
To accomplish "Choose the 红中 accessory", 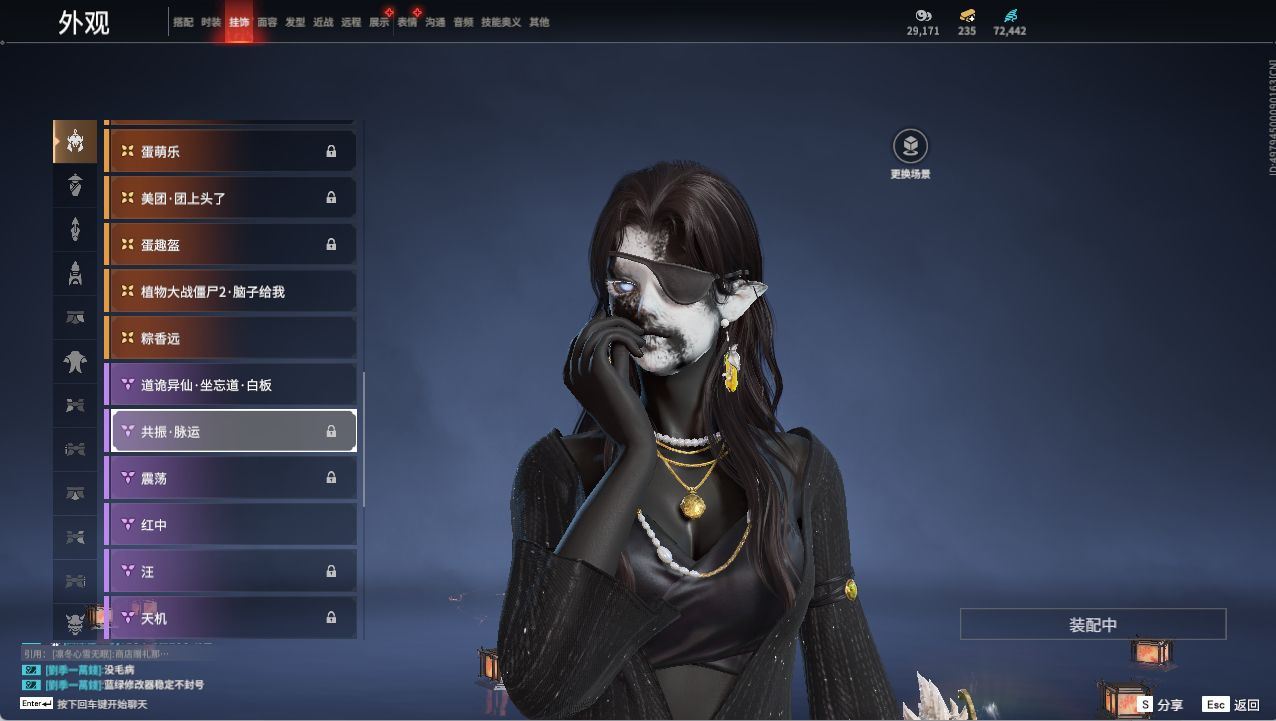I will pyautogui.click(x=230, y=525).
